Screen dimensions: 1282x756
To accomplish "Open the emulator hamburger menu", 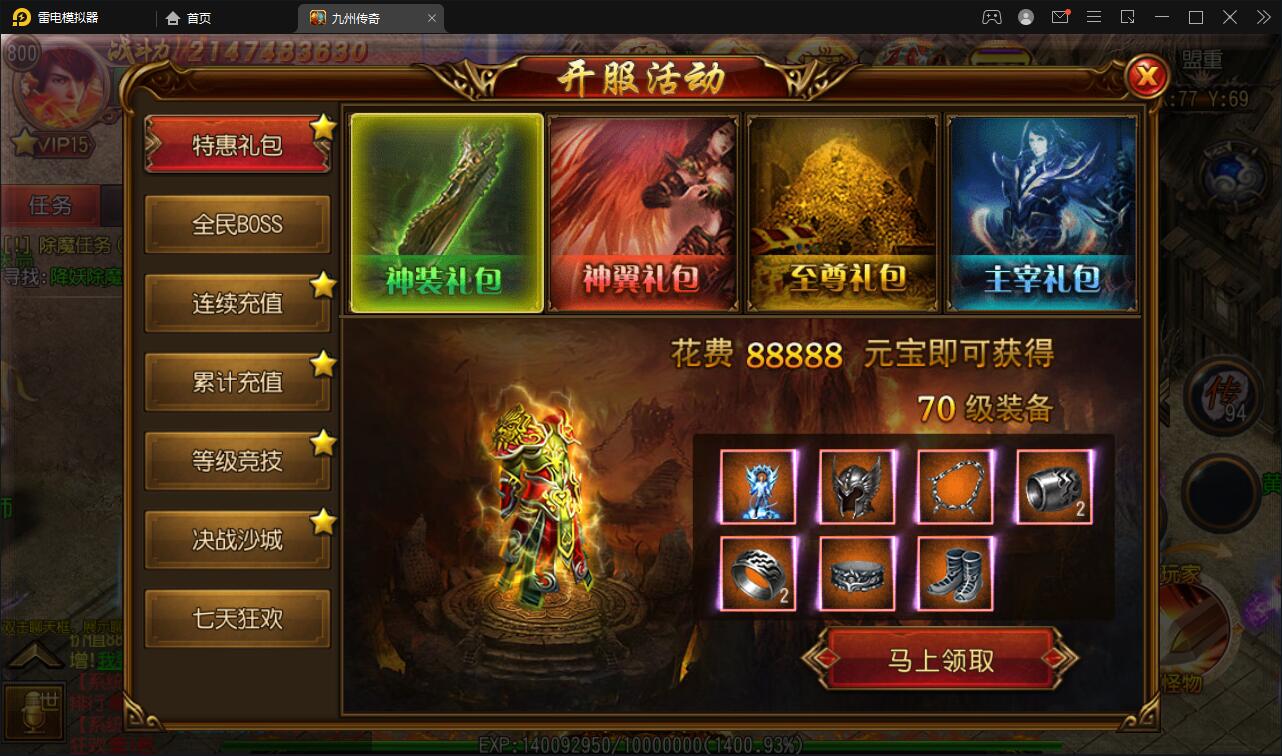I will (x=1094, y=17).
